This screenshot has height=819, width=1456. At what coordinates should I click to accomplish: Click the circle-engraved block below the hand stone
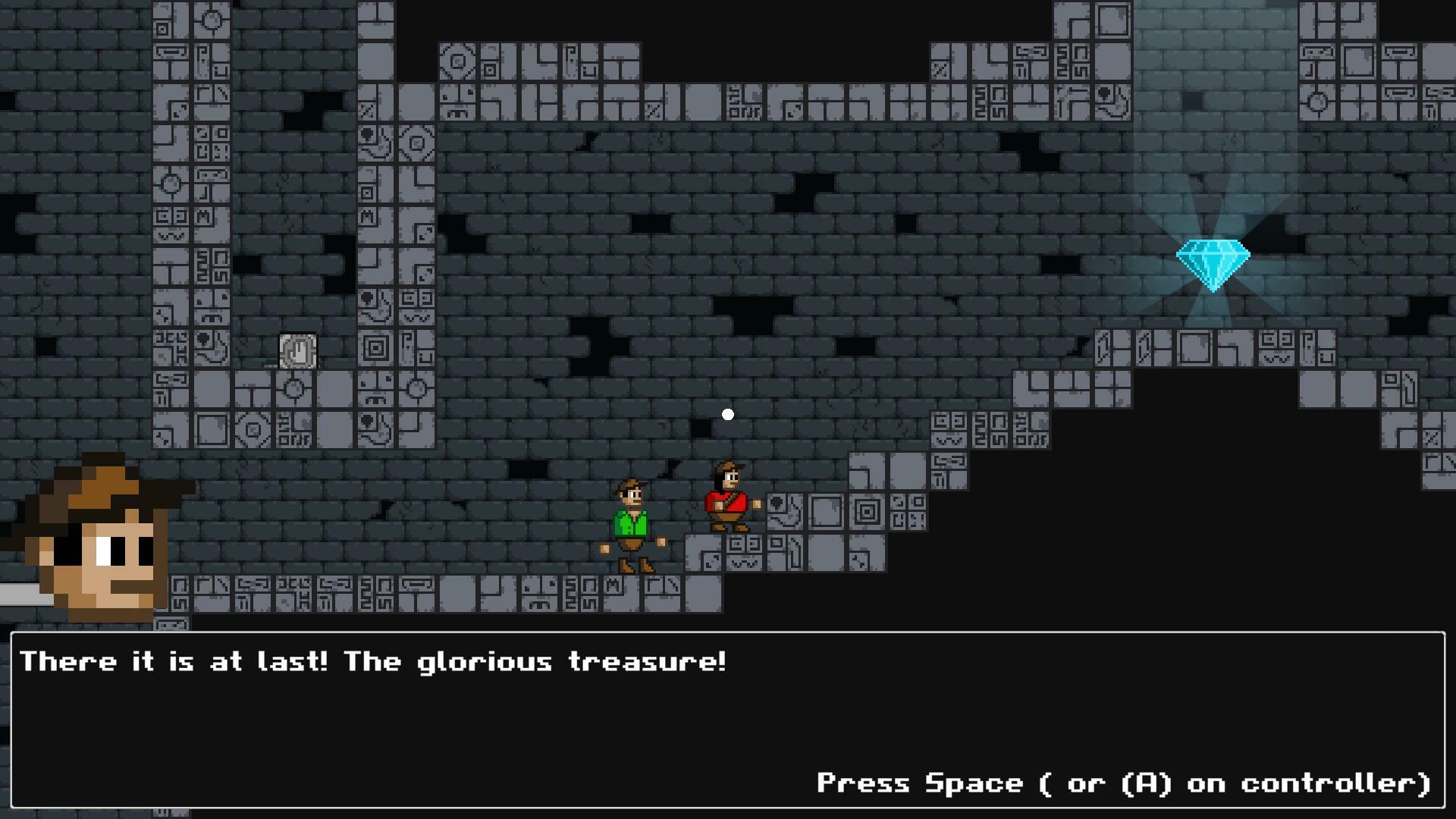tap(293, 388)
